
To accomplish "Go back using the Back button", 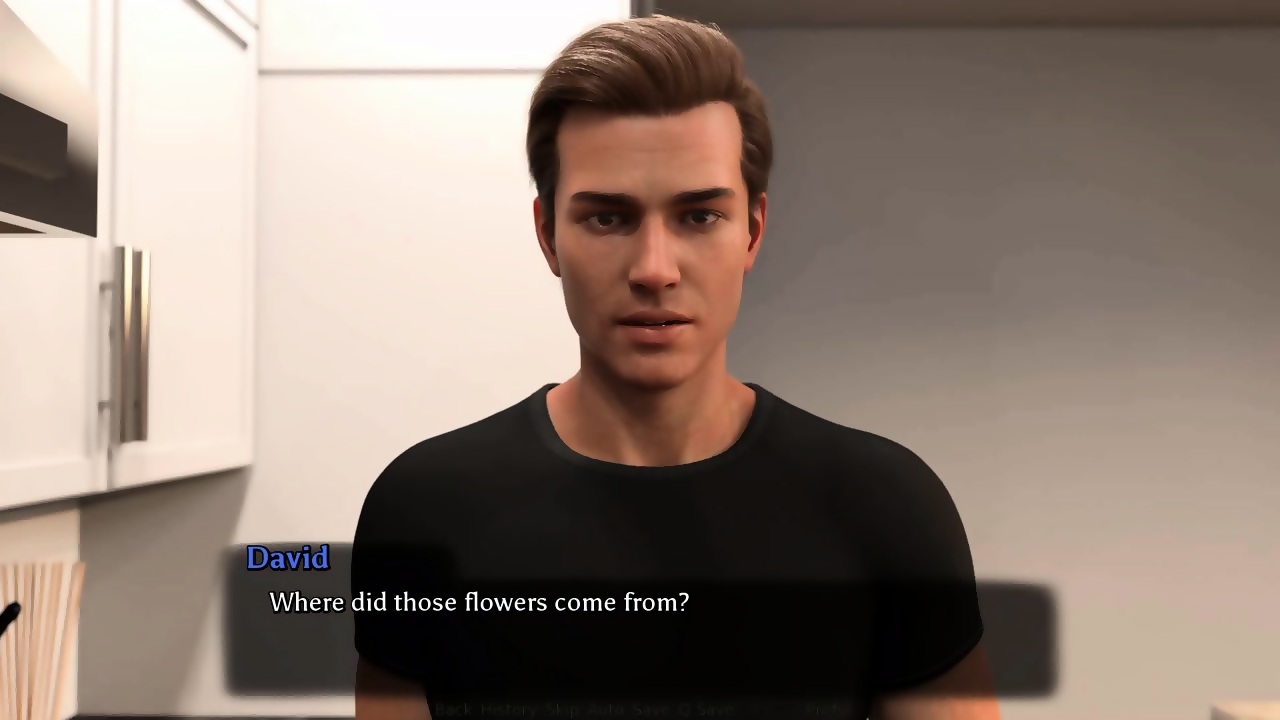I will (452, 709).
